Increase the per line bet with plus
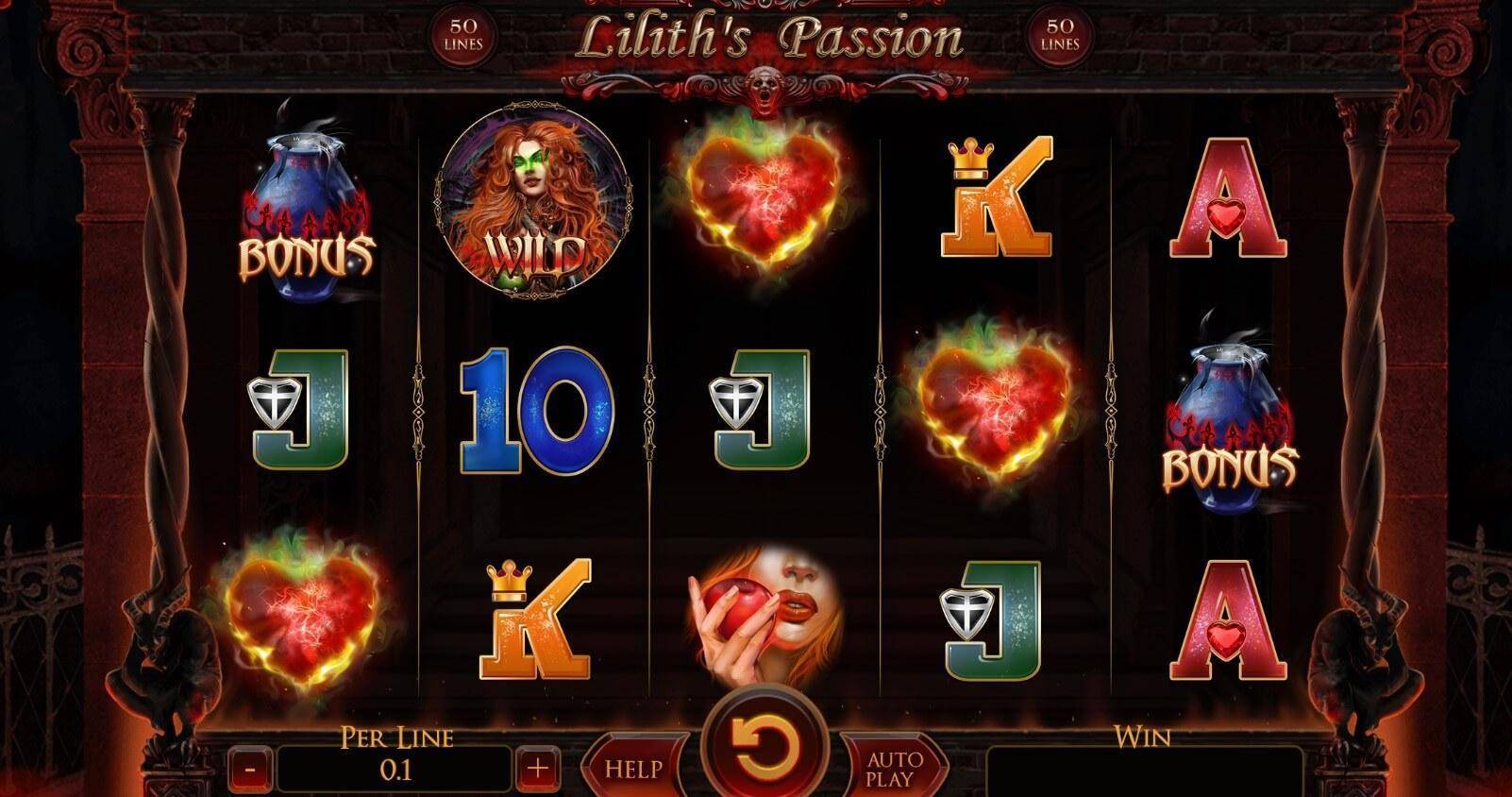This screenshot has width=1512, height=797. click(537, 770)
